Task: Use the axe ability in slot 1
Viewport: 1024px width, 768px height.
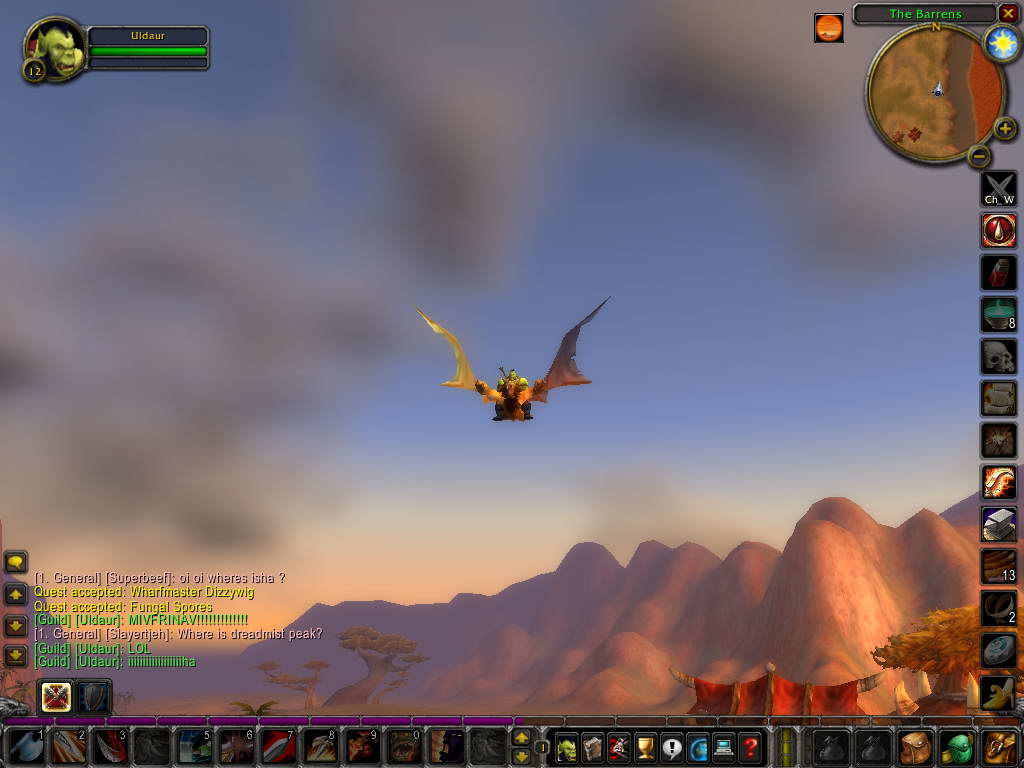Action: 25,746
